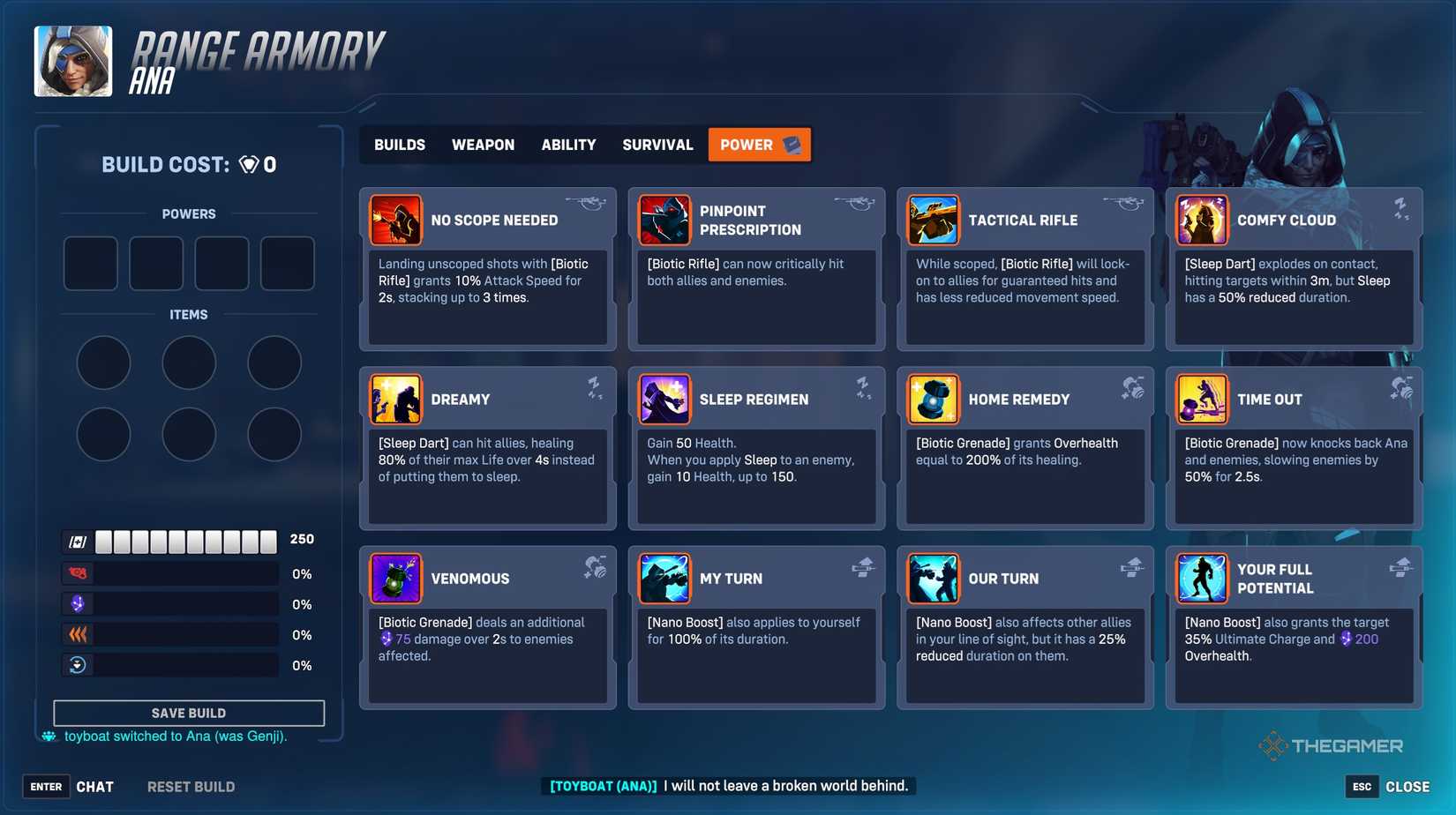1456x815 pixels.
Task: Click Reset Build
Action: [x=191, y=786]
